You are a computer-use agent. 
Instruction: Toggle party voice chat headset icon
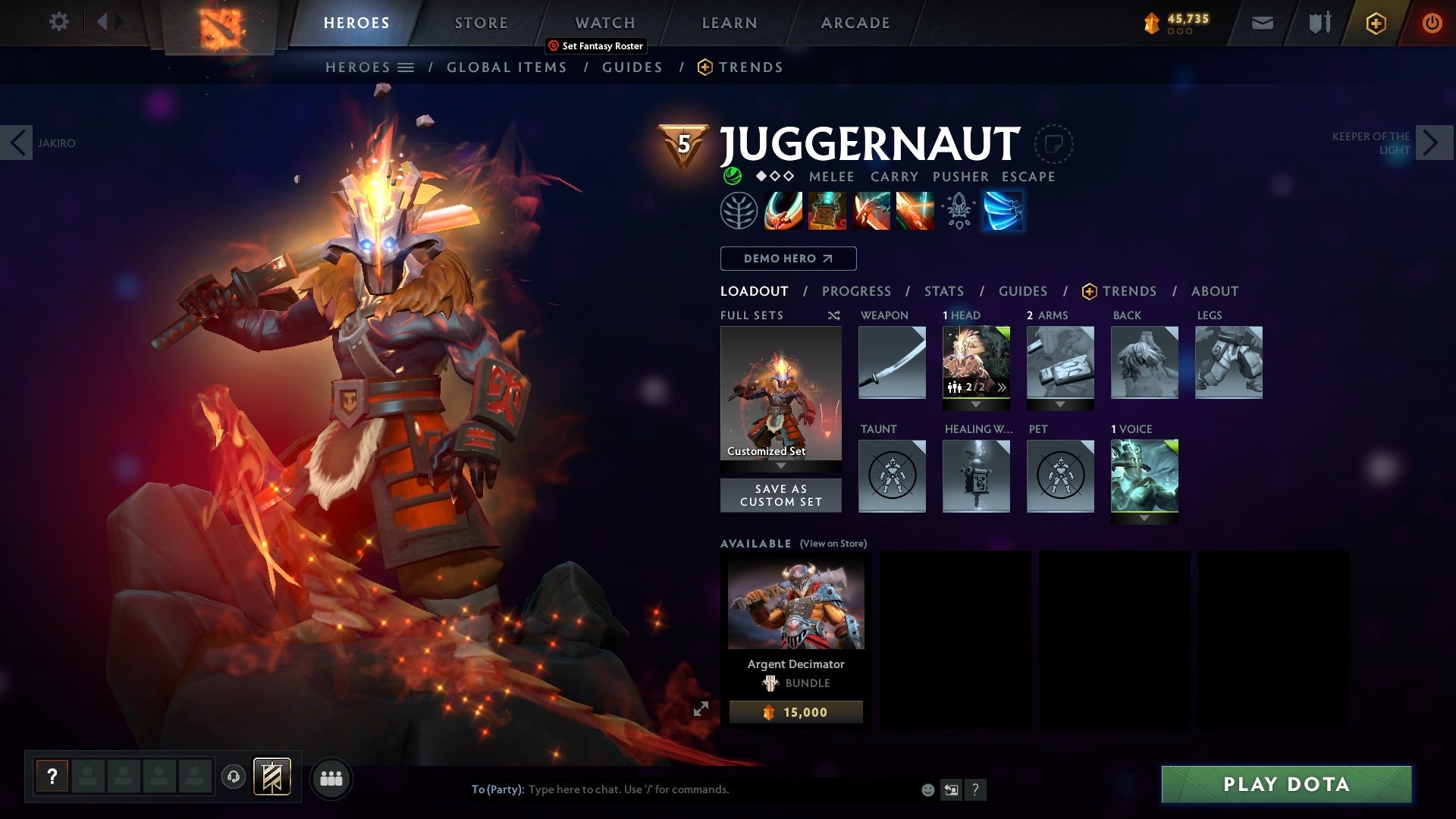tap(234, 778)
